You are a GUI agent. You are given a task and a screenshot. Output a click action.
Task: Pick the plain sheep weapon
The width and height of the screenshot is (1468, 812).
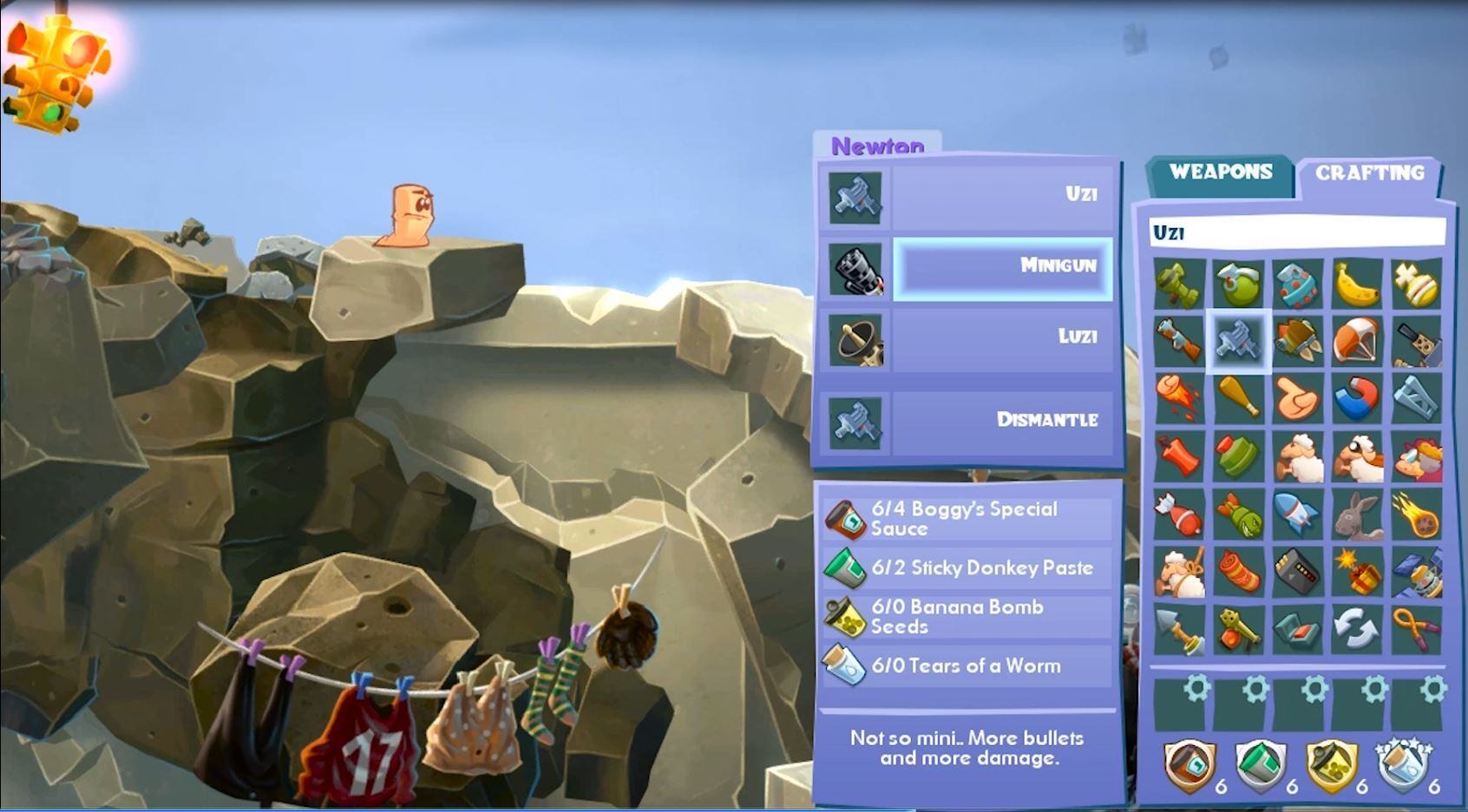[1298, 456]
